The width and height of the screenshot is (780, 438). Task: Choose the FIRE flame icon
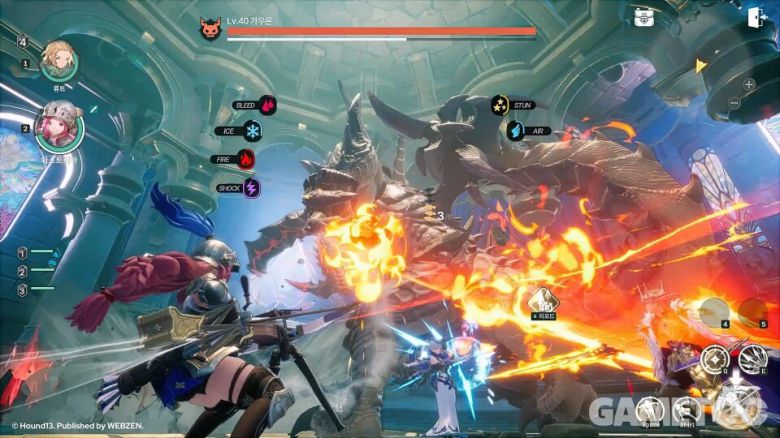pos(246,159)
